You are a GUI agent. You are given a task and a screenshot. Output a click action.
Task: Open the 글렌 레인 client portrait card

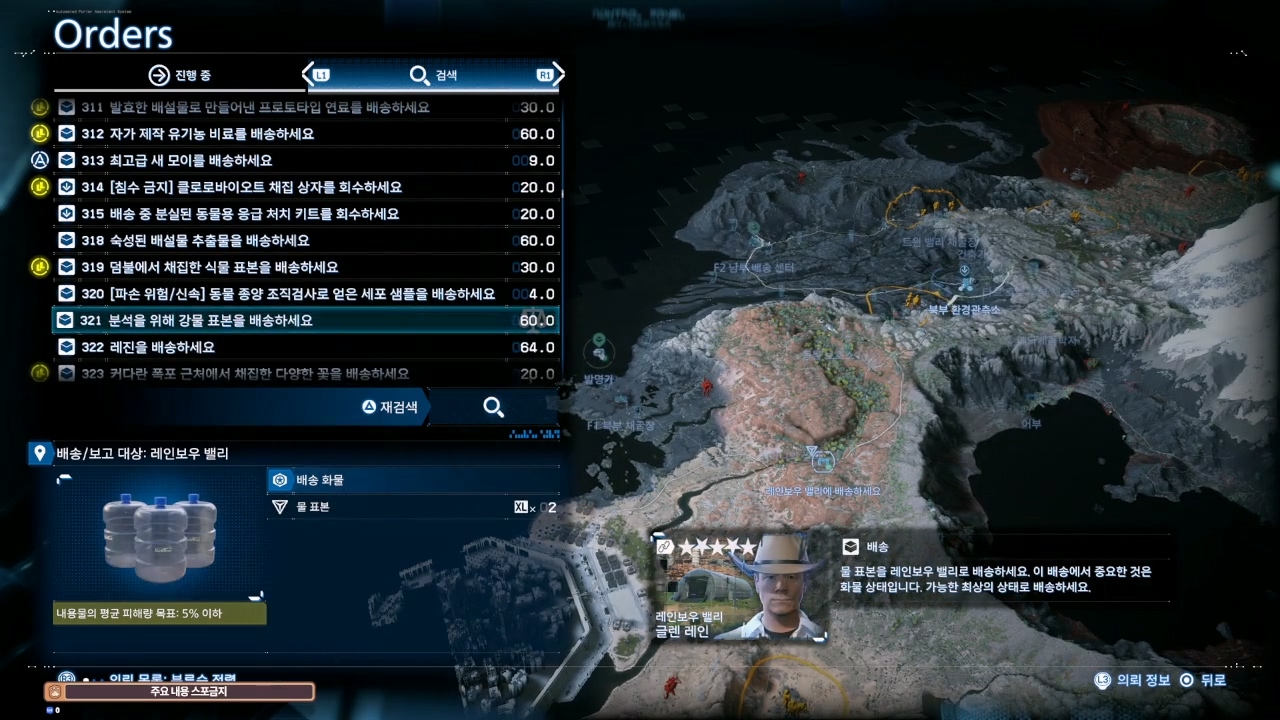click(x=741, y=587)
